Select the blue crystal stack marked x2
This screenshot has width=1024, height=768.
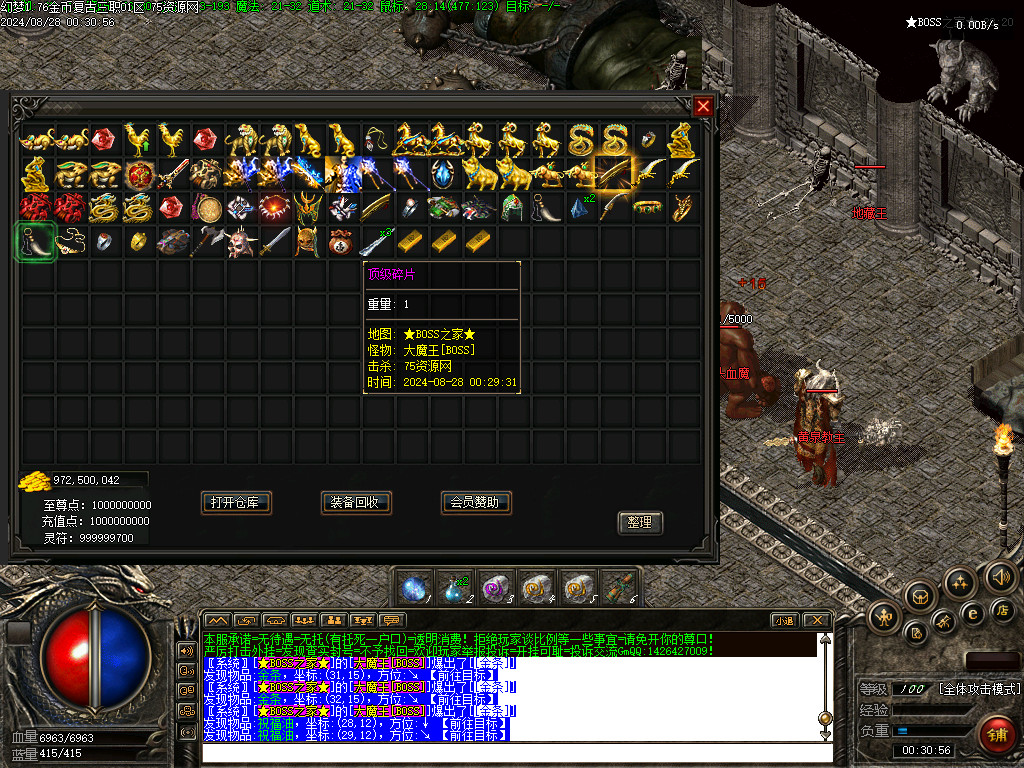click(x=580, y=208)
